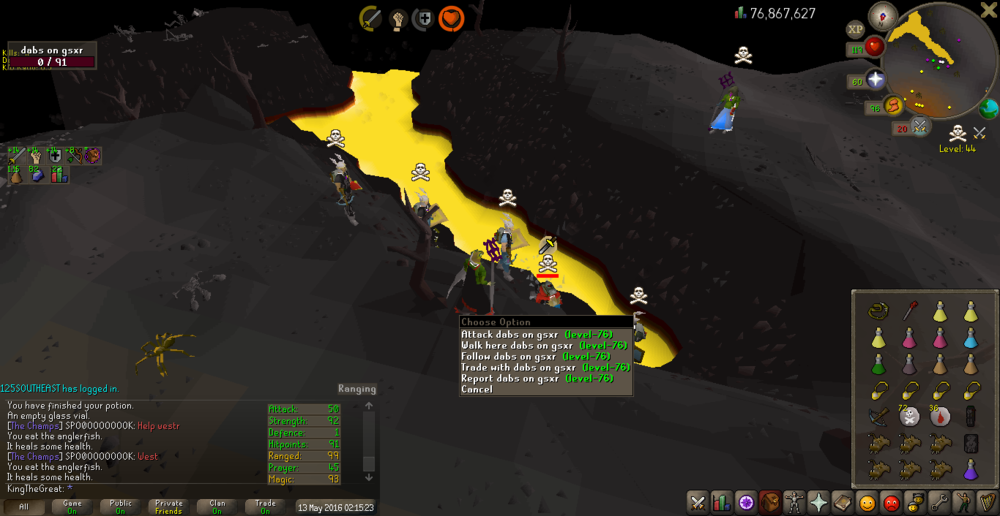Toggle run energy orb

point(892,105)
